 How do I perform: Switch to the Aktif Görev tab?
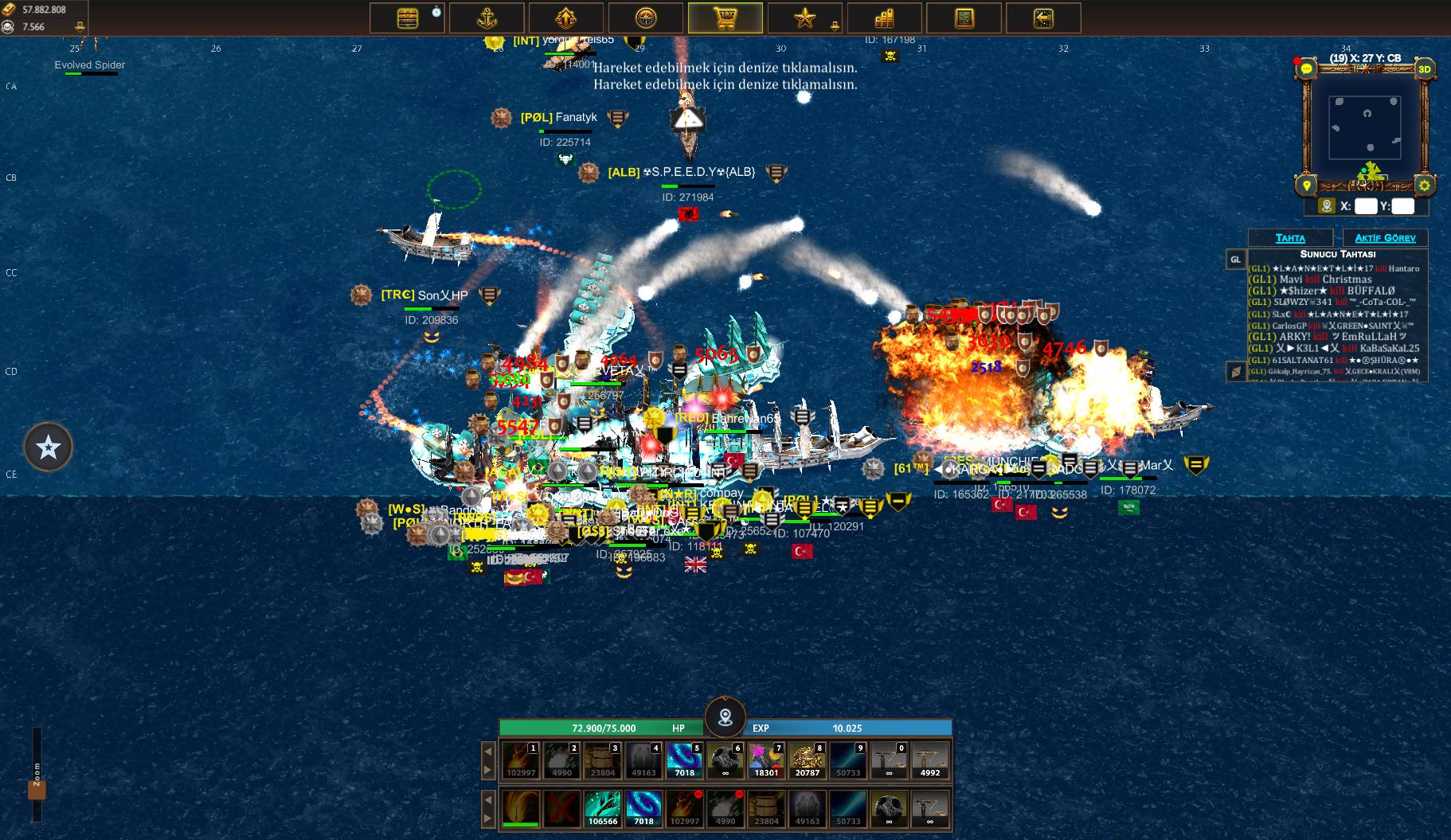click(1385, 238)
